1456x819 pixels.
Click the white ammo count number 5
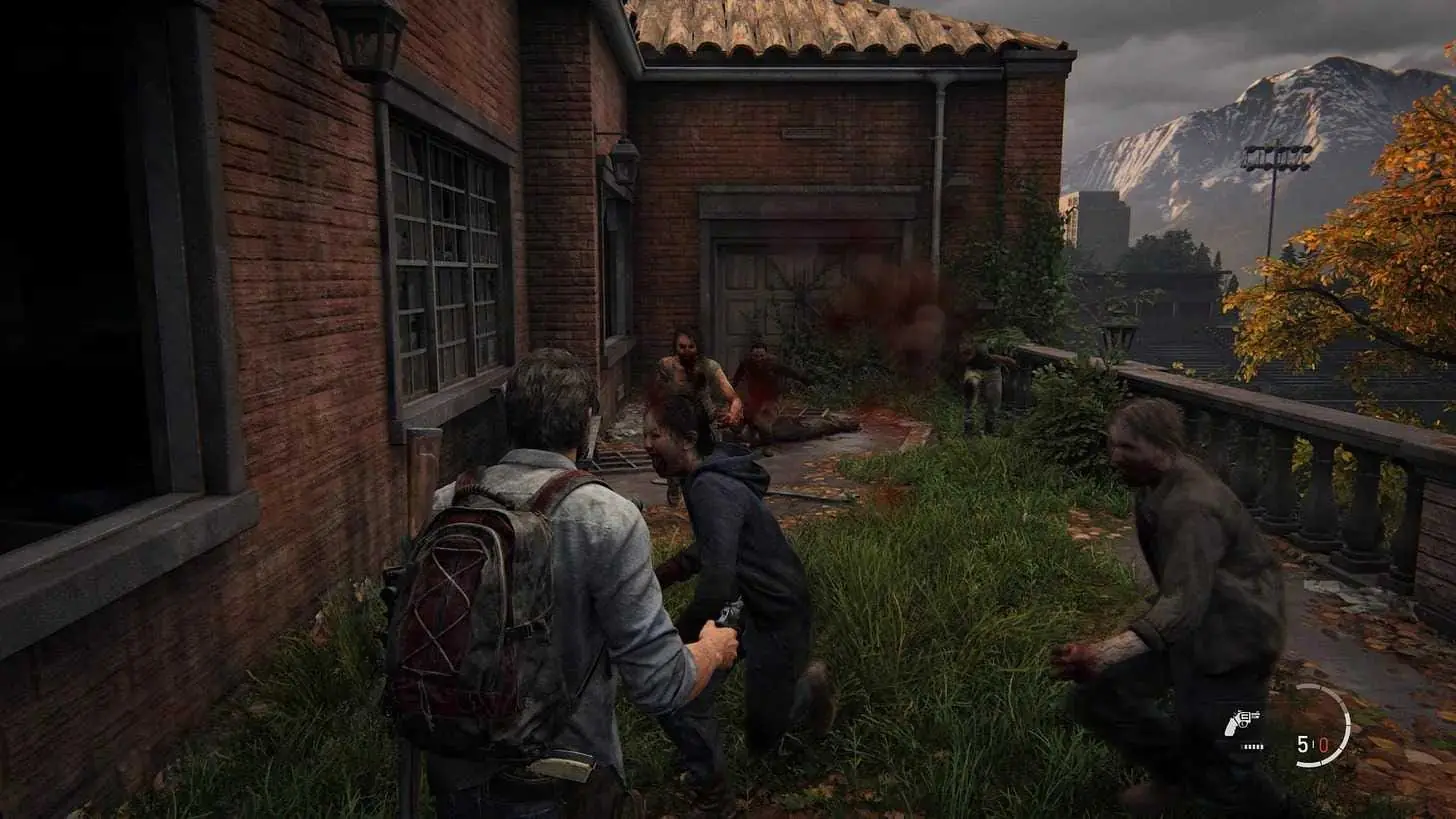click(x=1301, y=744)
